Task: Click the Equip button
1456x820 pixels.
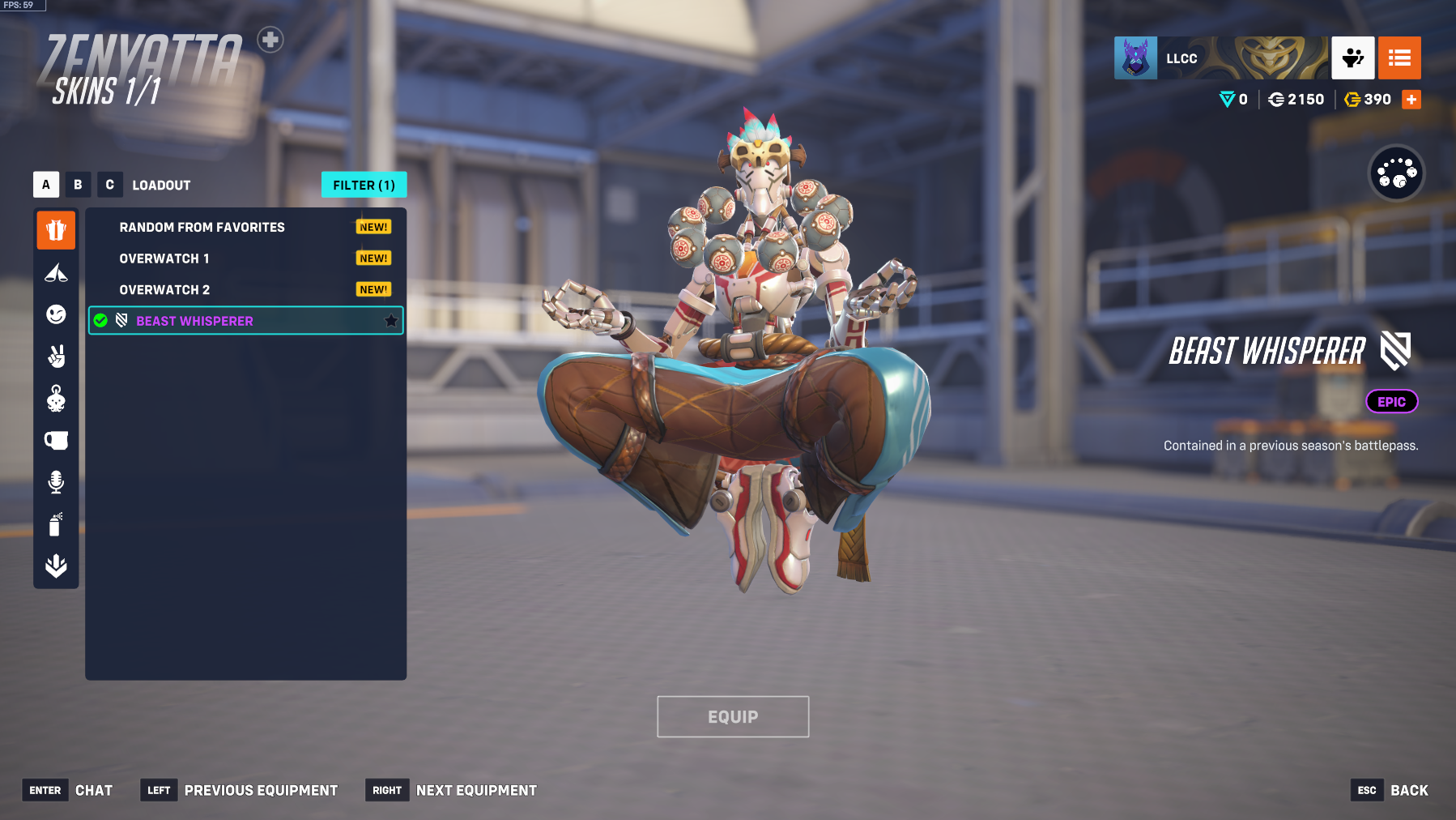Action: [x=733, y=717]
